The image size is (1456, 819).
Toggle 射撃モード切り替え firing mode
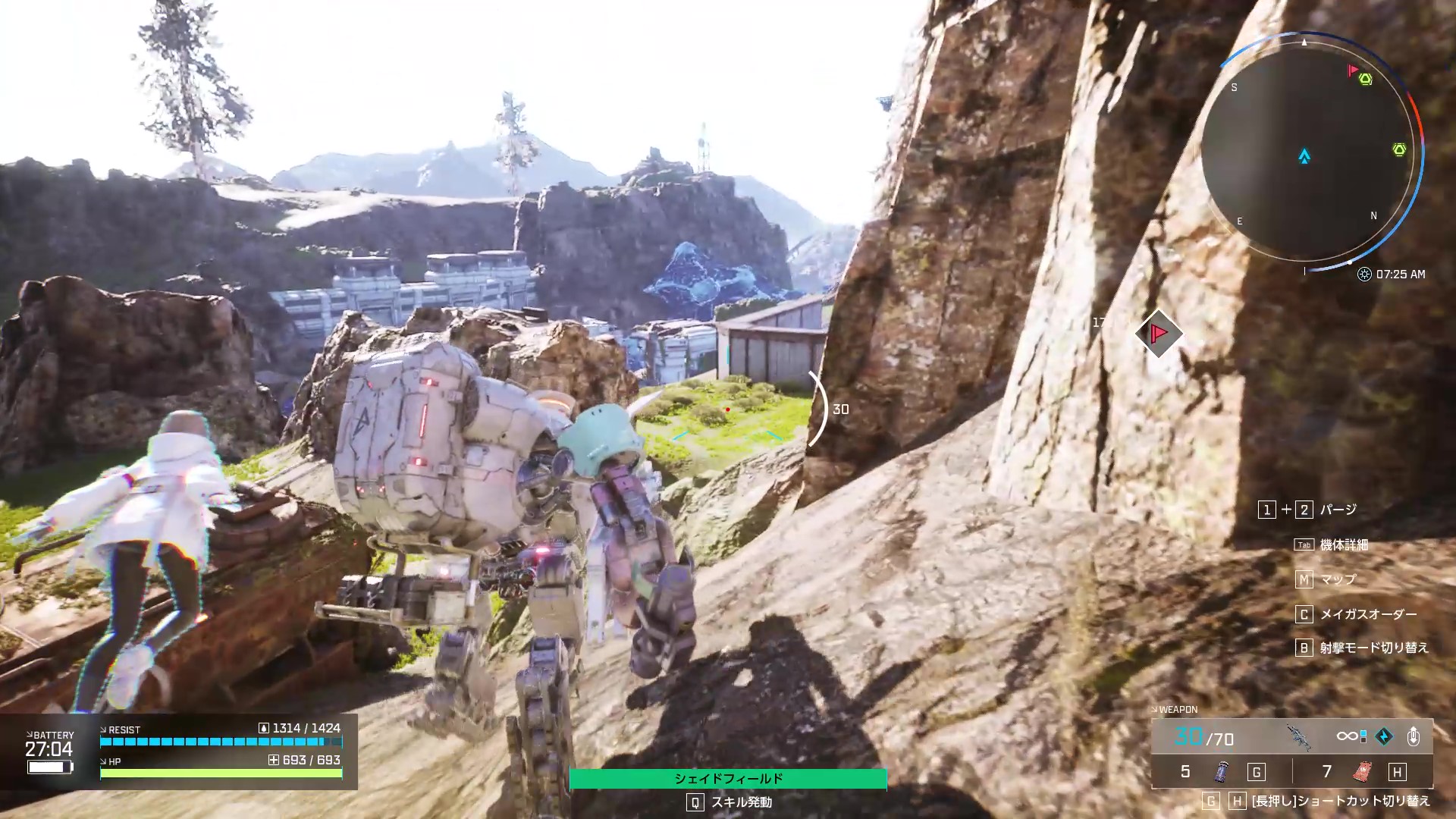[1373, 648]
